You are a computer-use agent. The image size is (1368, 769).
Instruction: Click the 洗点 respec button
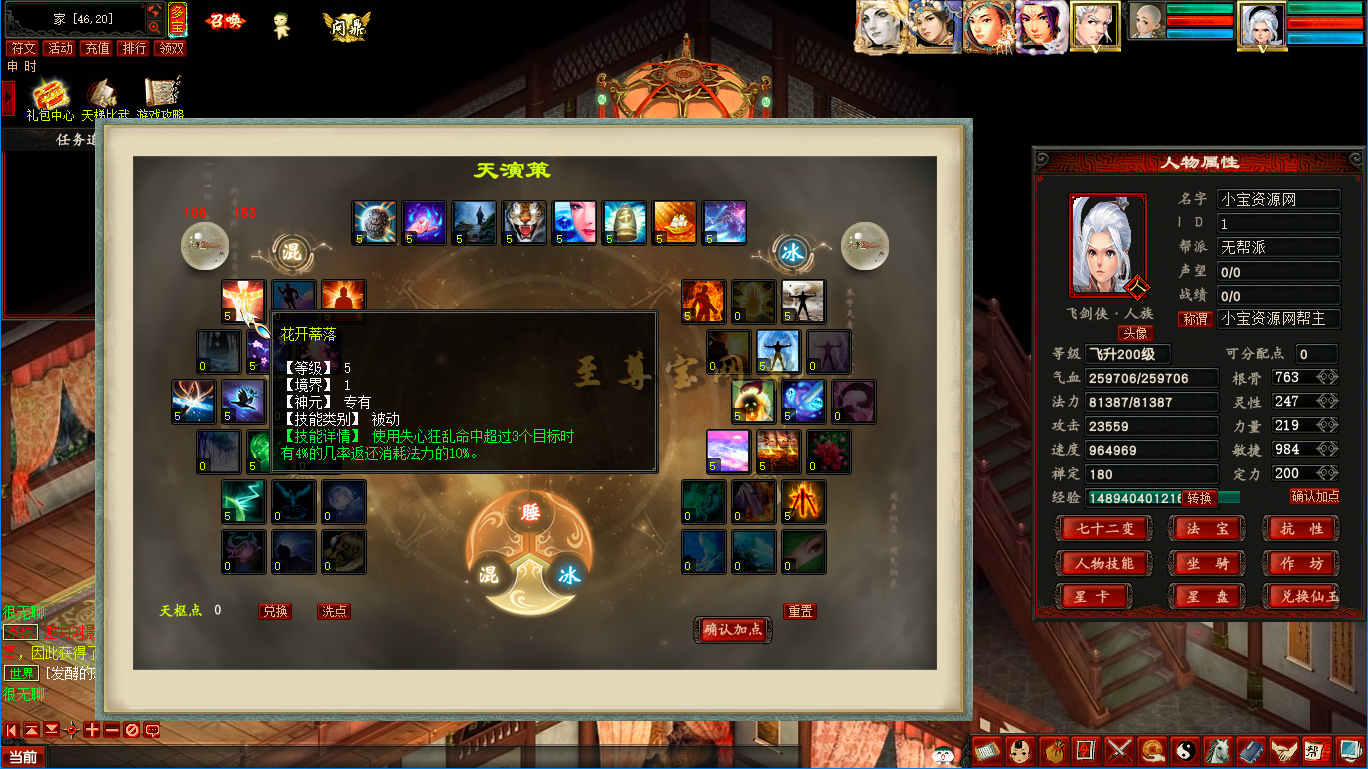334,611
